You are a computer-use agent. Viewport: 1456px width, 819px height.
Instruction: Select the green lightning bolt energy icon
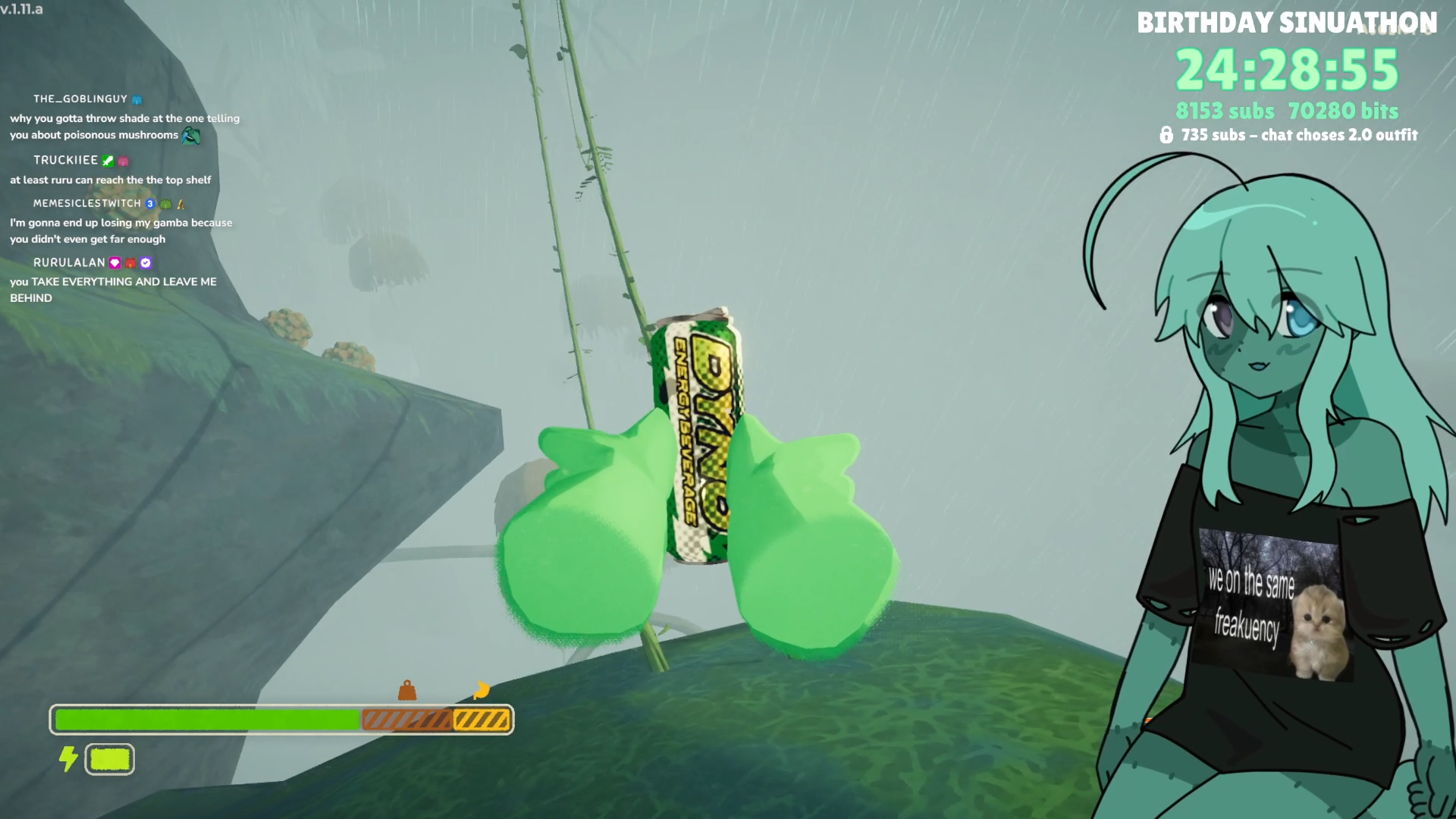click(68, 758)
